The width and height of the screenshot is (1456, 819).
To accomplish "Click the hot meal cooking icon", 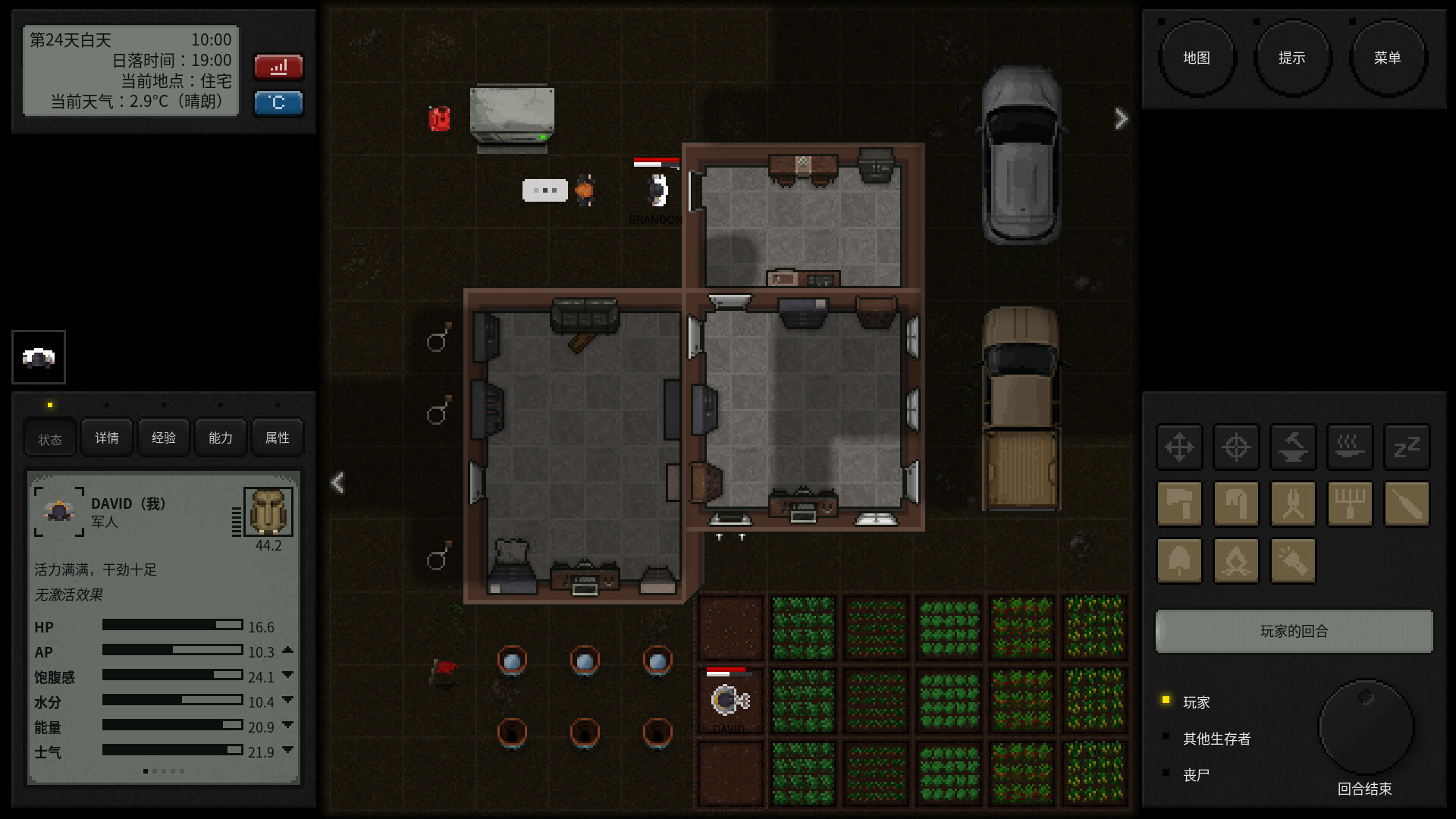I will pyautogui.click(x=1350, y=447).
